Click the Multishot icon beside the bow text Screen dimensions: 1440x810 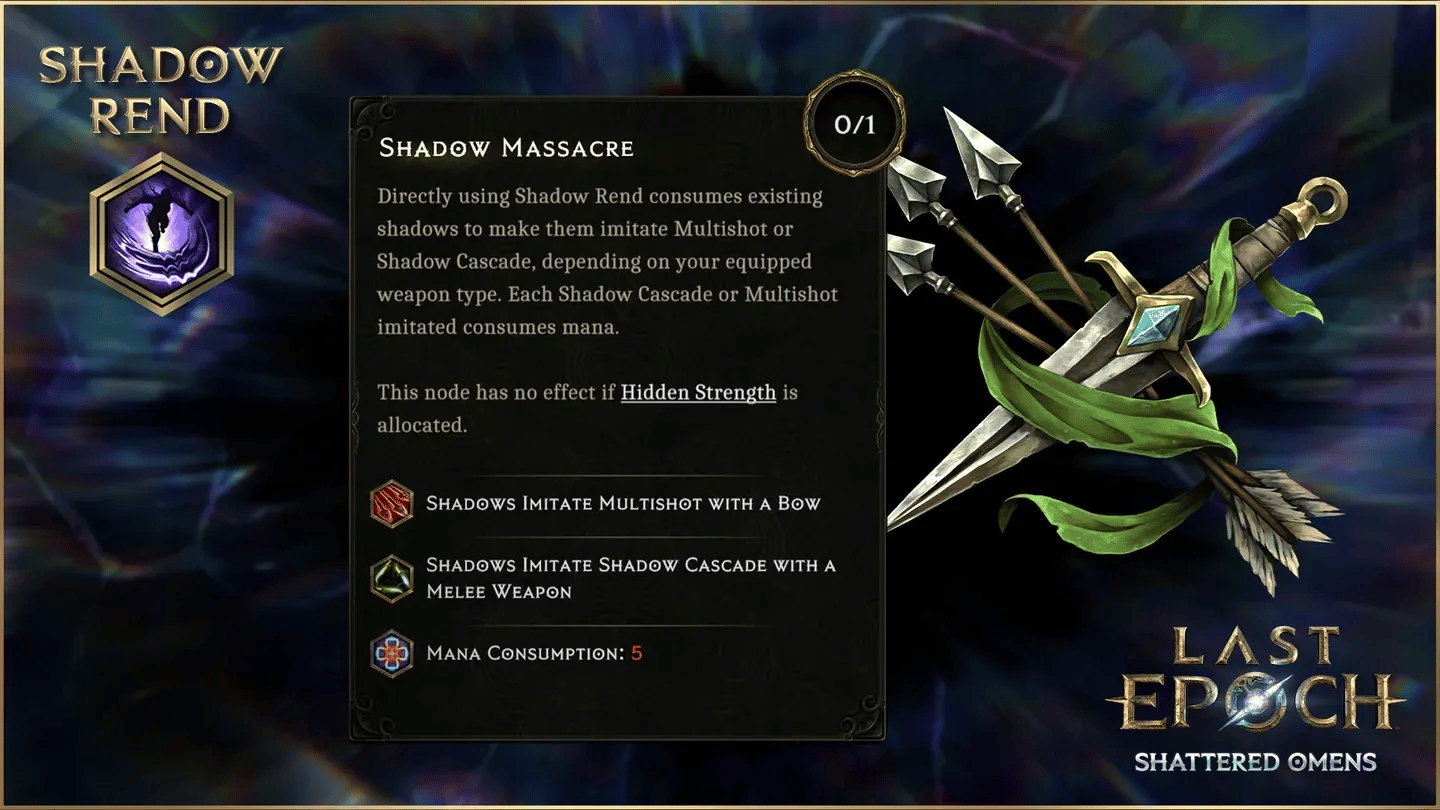(393, 505)
